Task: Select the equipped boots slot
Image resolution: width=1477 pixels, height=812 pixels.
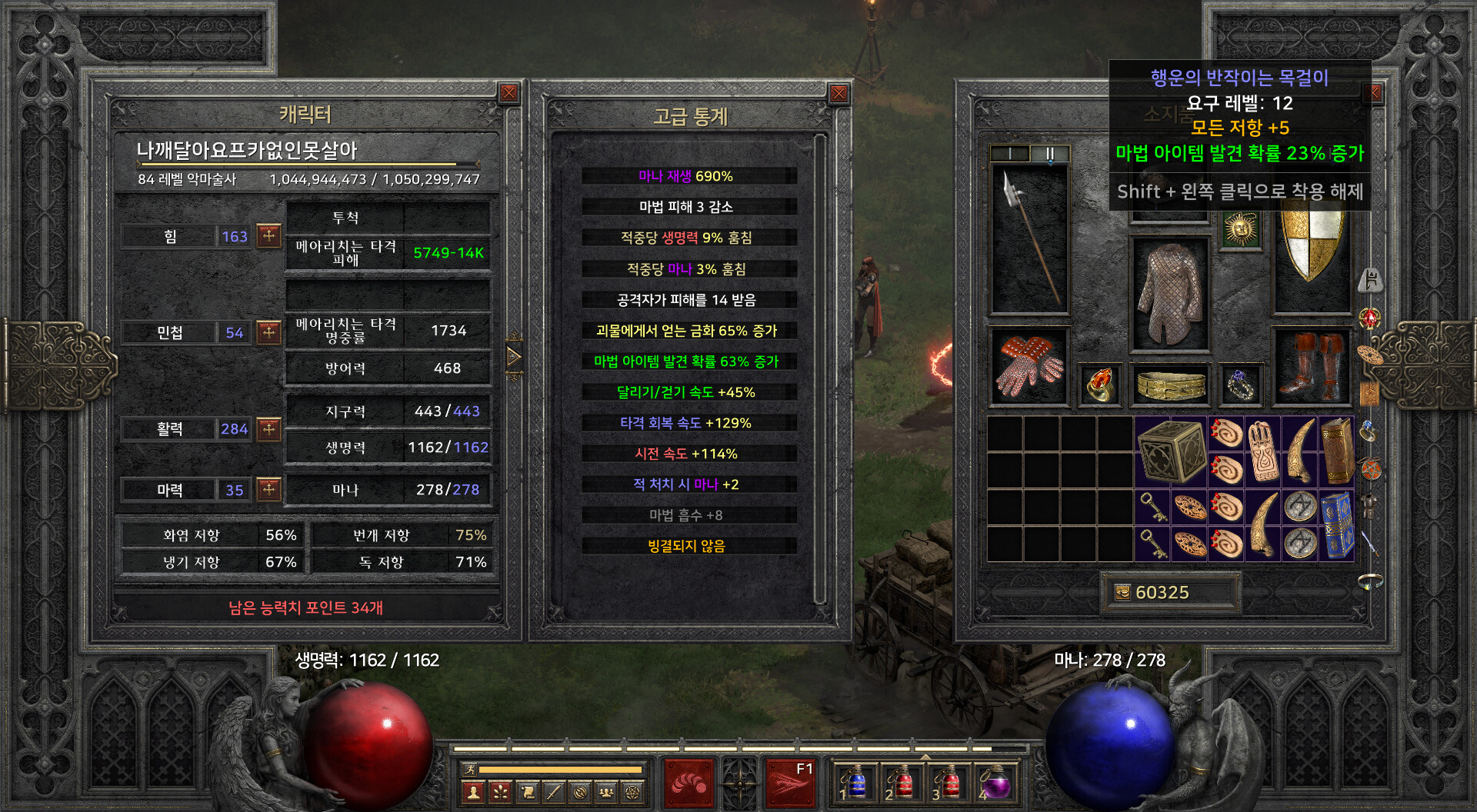Action: 1312,367
